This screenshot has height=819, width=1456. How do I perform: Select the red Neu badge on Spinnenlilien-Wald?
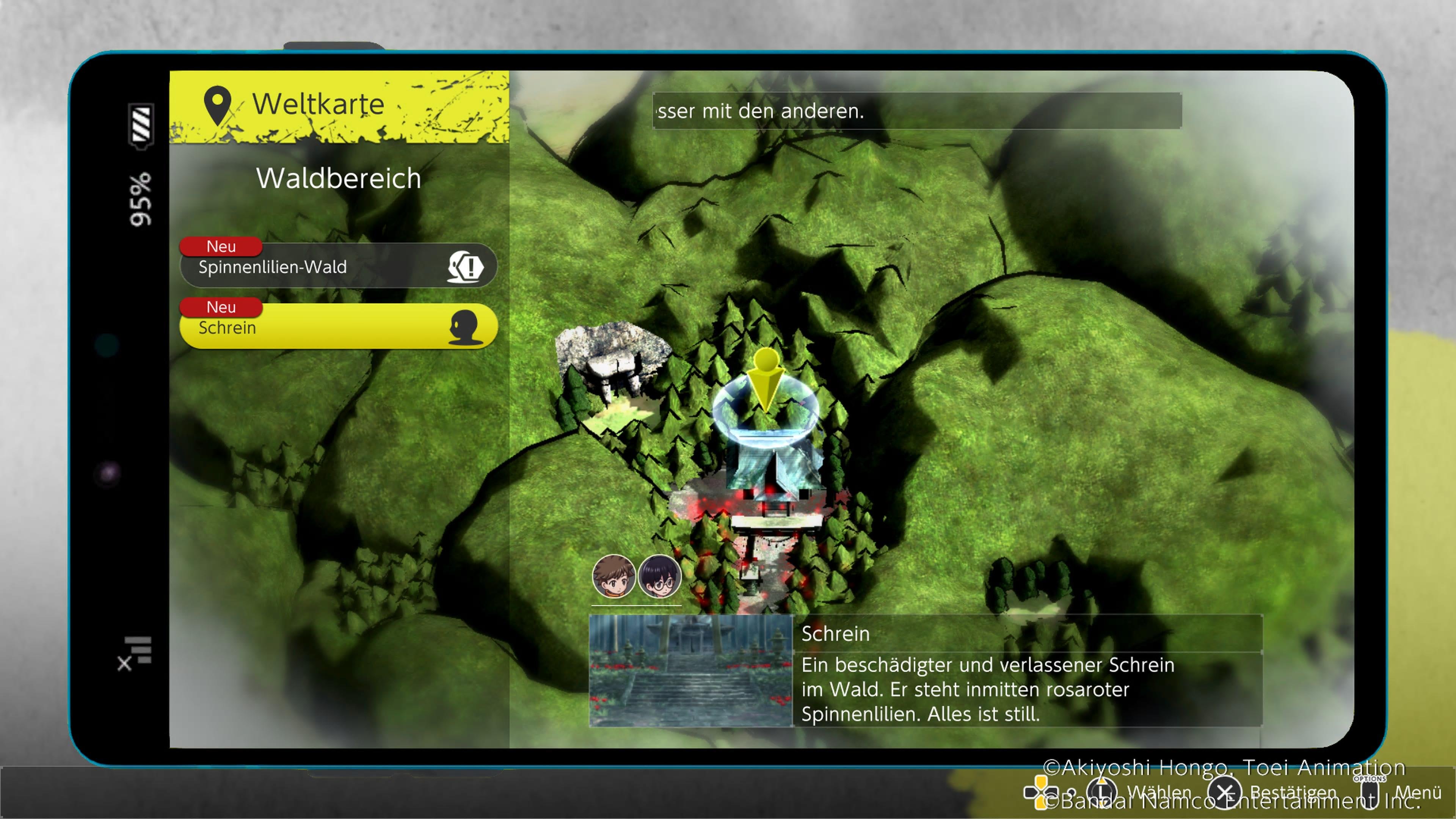[221, 247]
